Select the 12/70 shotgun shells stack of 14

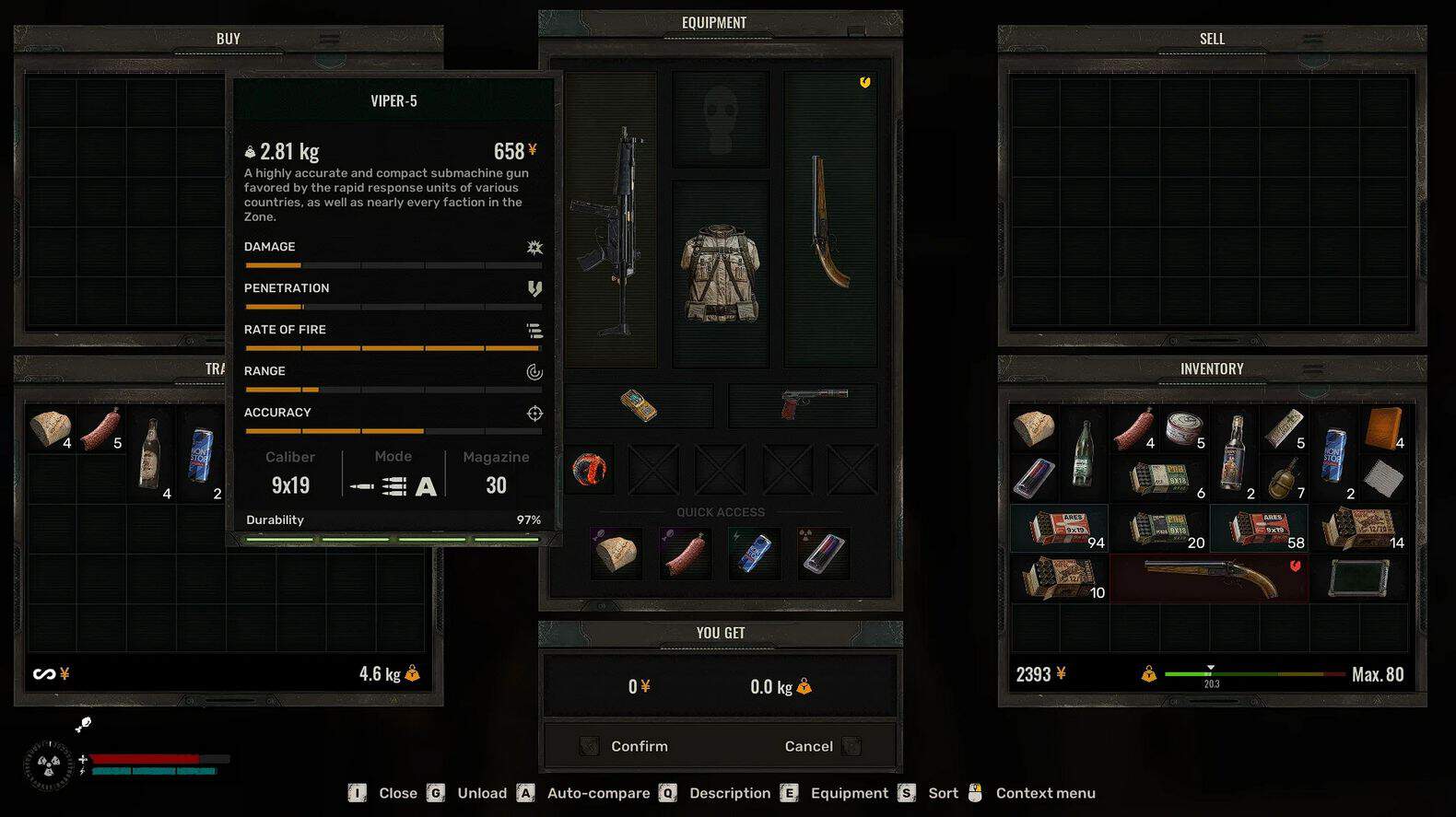1359,529
